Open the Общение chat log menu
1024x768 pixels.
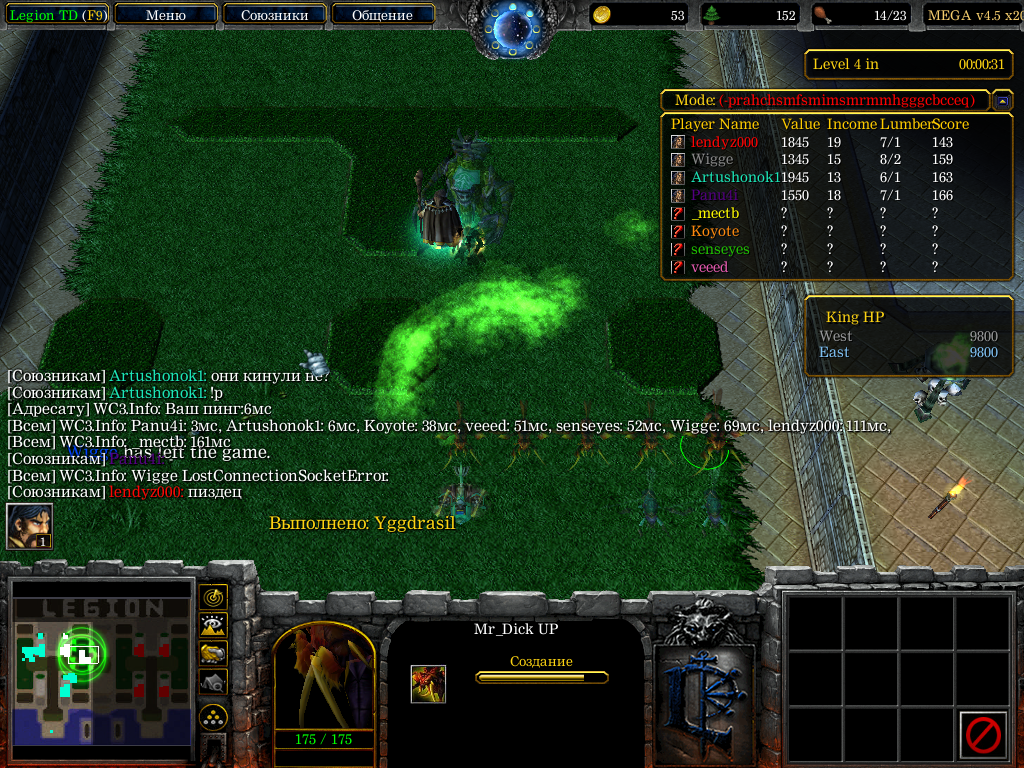pos(382,15)
